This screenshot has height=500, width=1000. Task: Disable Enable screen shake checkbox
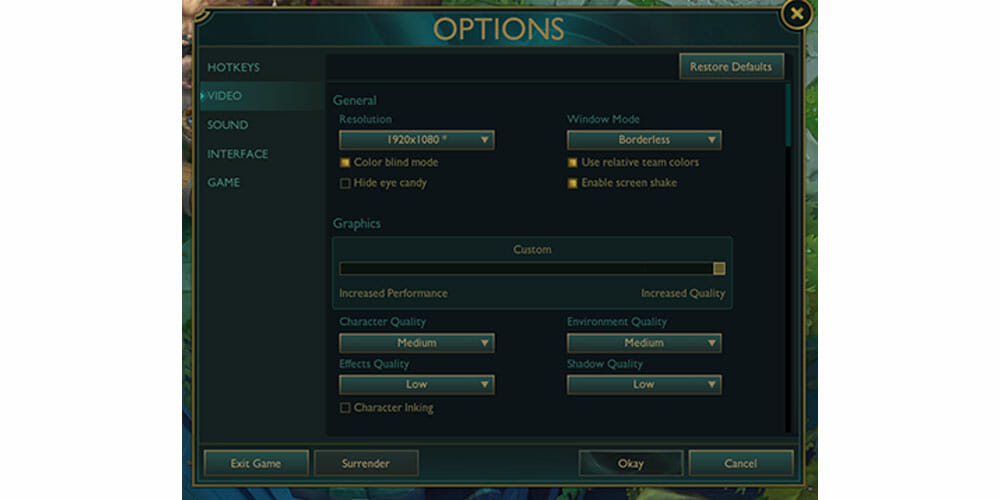(x=573, y=183)
